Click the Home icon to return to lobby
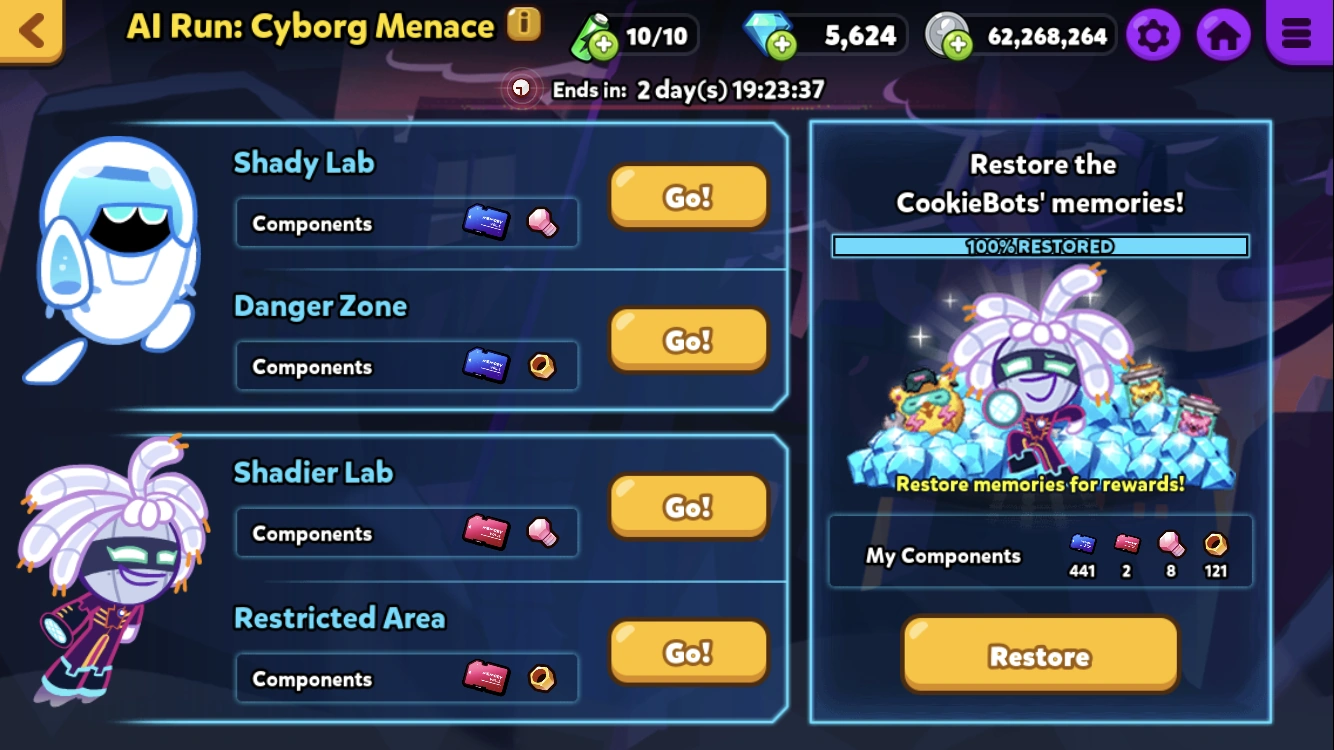 [1224, 34]
